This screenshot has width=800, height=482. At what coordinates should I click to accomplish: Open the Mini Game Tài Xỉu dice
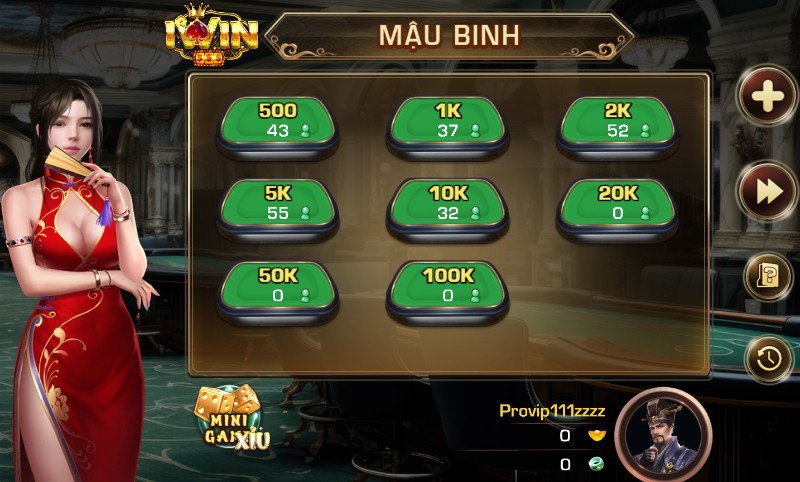click(x=229, y=417)
